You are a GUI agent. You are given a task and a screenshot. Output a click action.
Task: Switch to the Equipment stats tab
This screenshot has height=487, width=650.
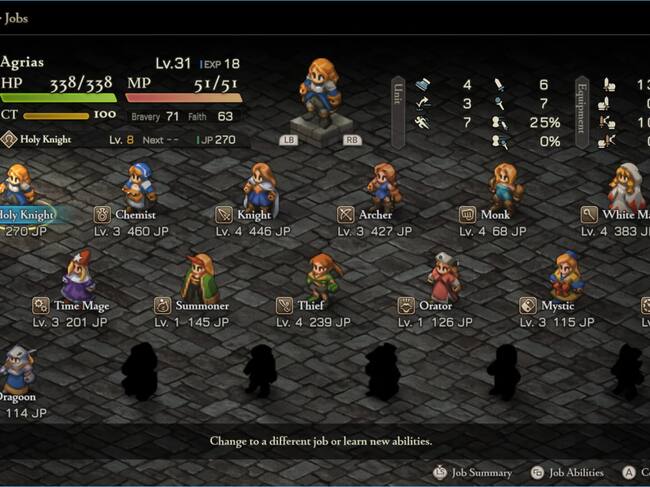point(581,112)
